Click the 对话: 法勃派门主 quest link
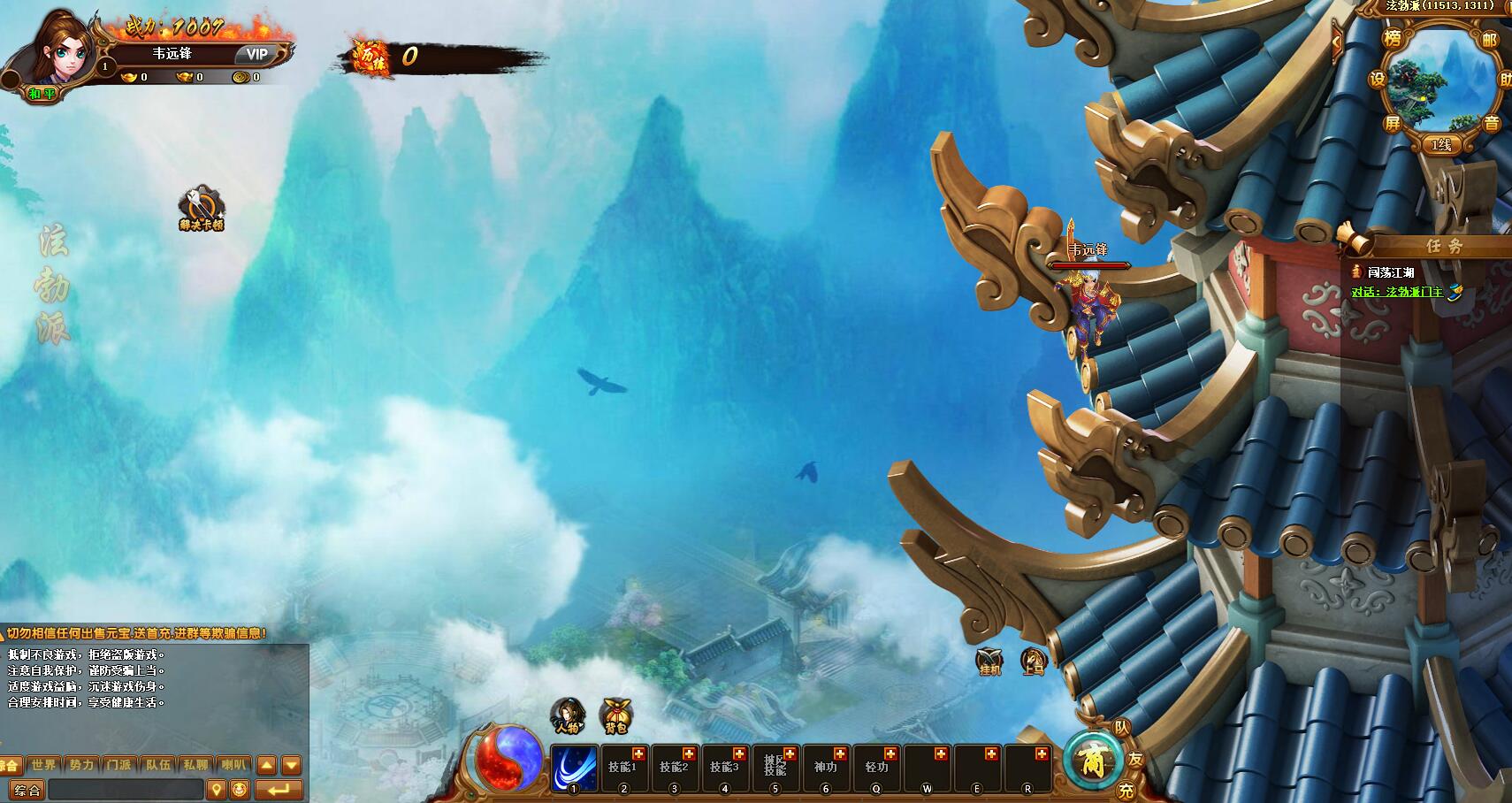This screenshot has width=1512, height=803. (x=1397, y=292)
